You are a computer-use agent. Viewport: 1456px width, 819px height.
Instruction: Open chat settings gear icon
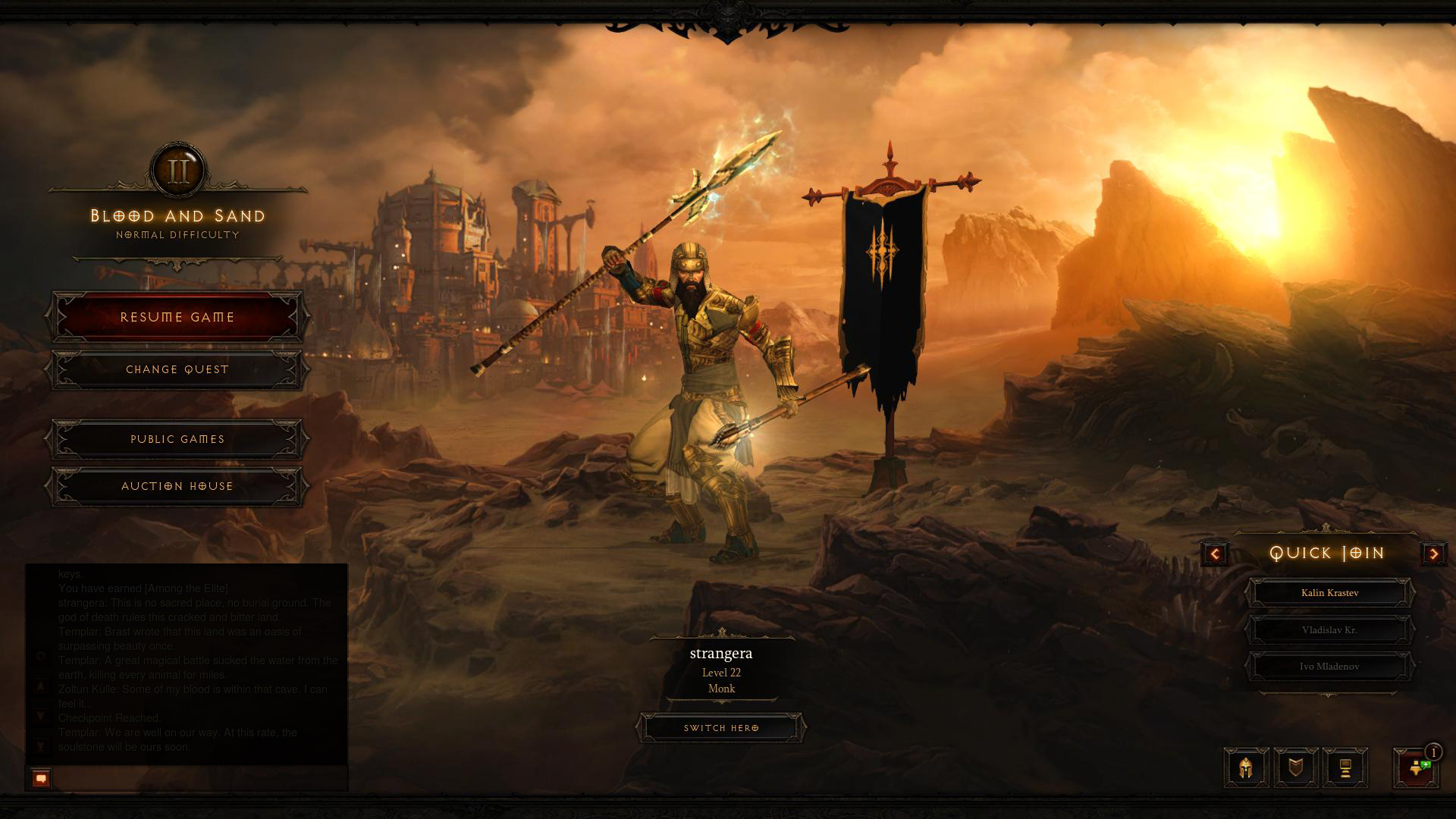point(41,656)
